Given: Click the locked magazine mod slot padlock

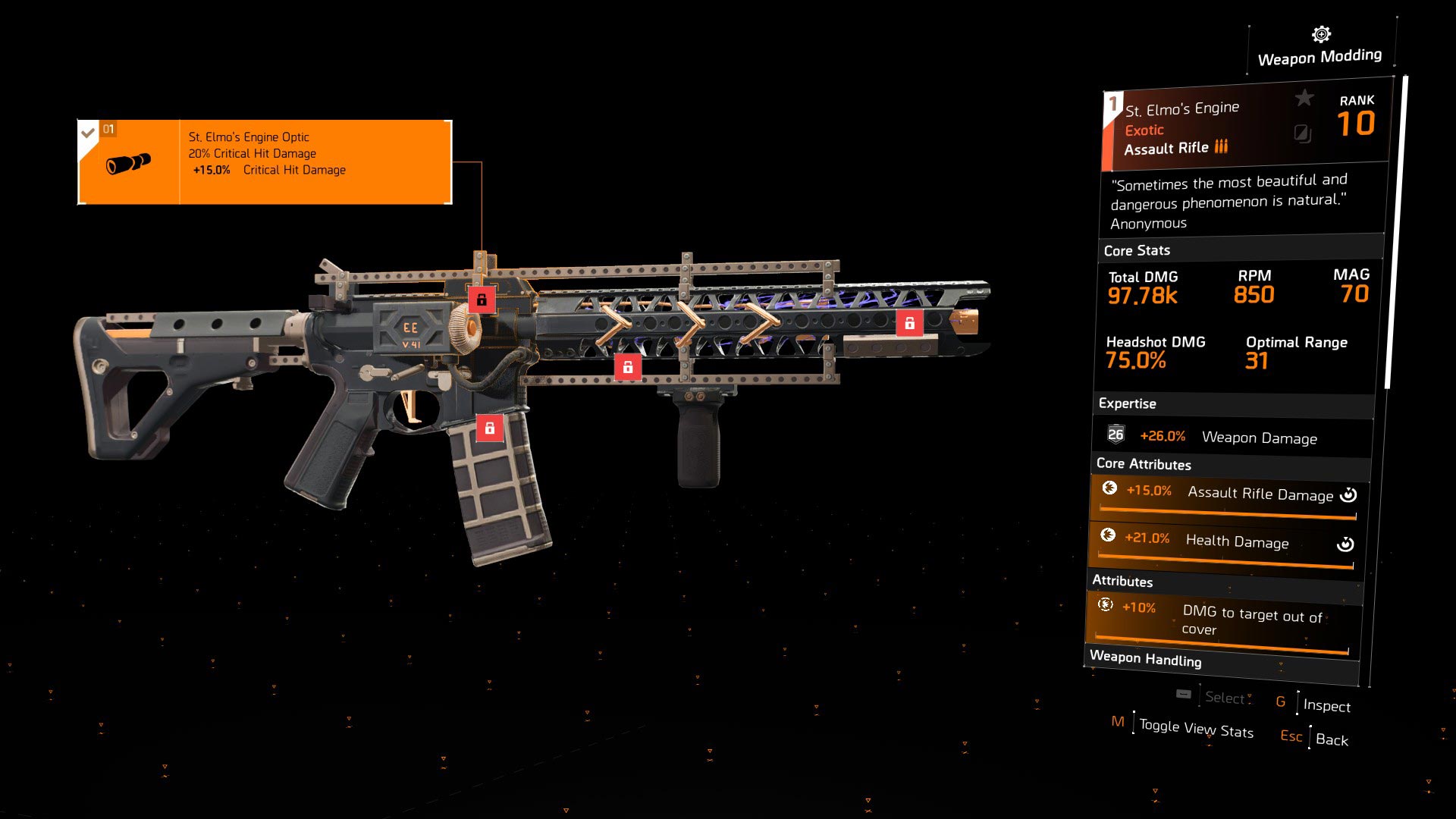Looking at the screenshot, I should (491, 427).
